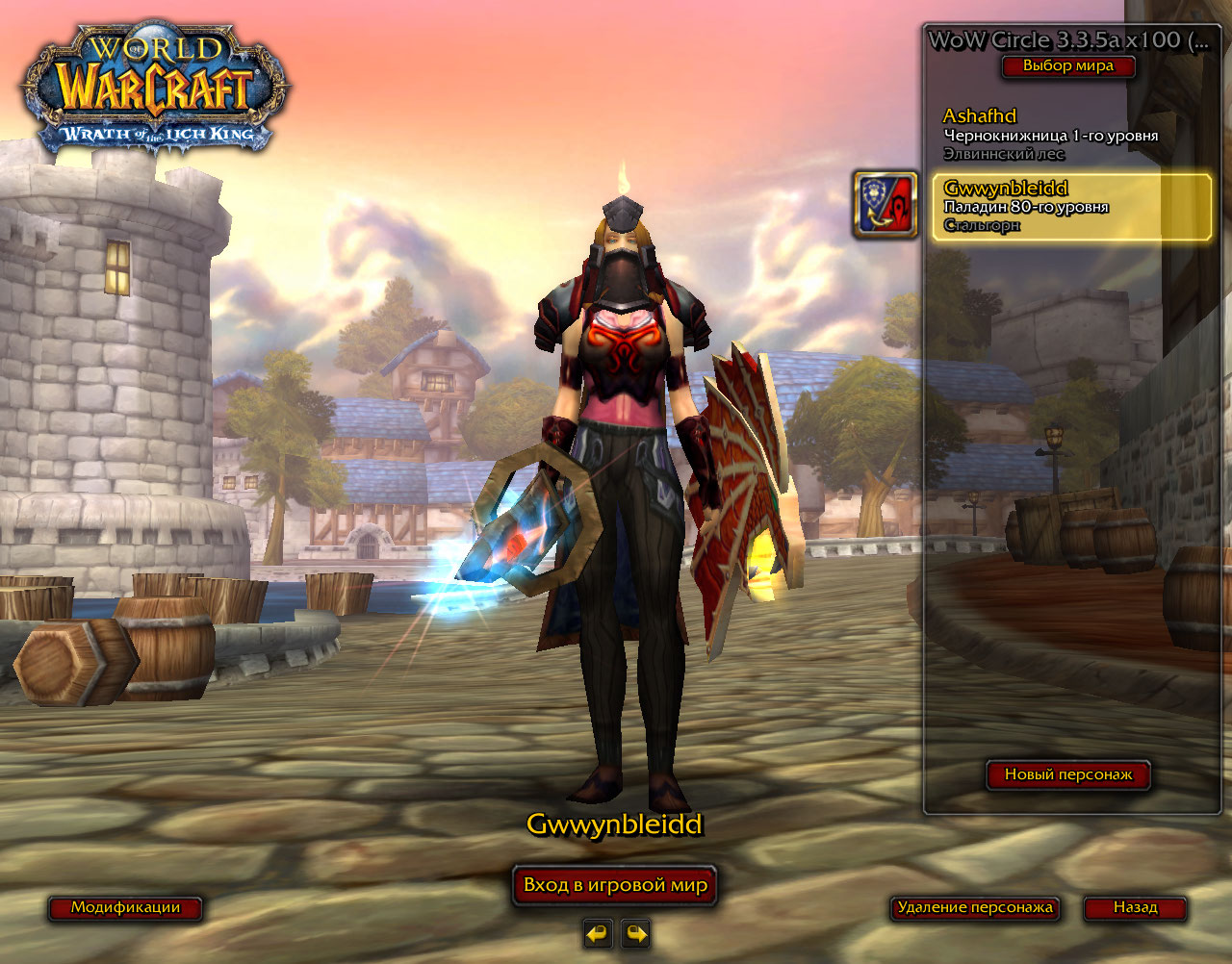This screenshot has height=964, width=1232.
Task: Rotate the character with the left arrow
Action: point(598,933)
